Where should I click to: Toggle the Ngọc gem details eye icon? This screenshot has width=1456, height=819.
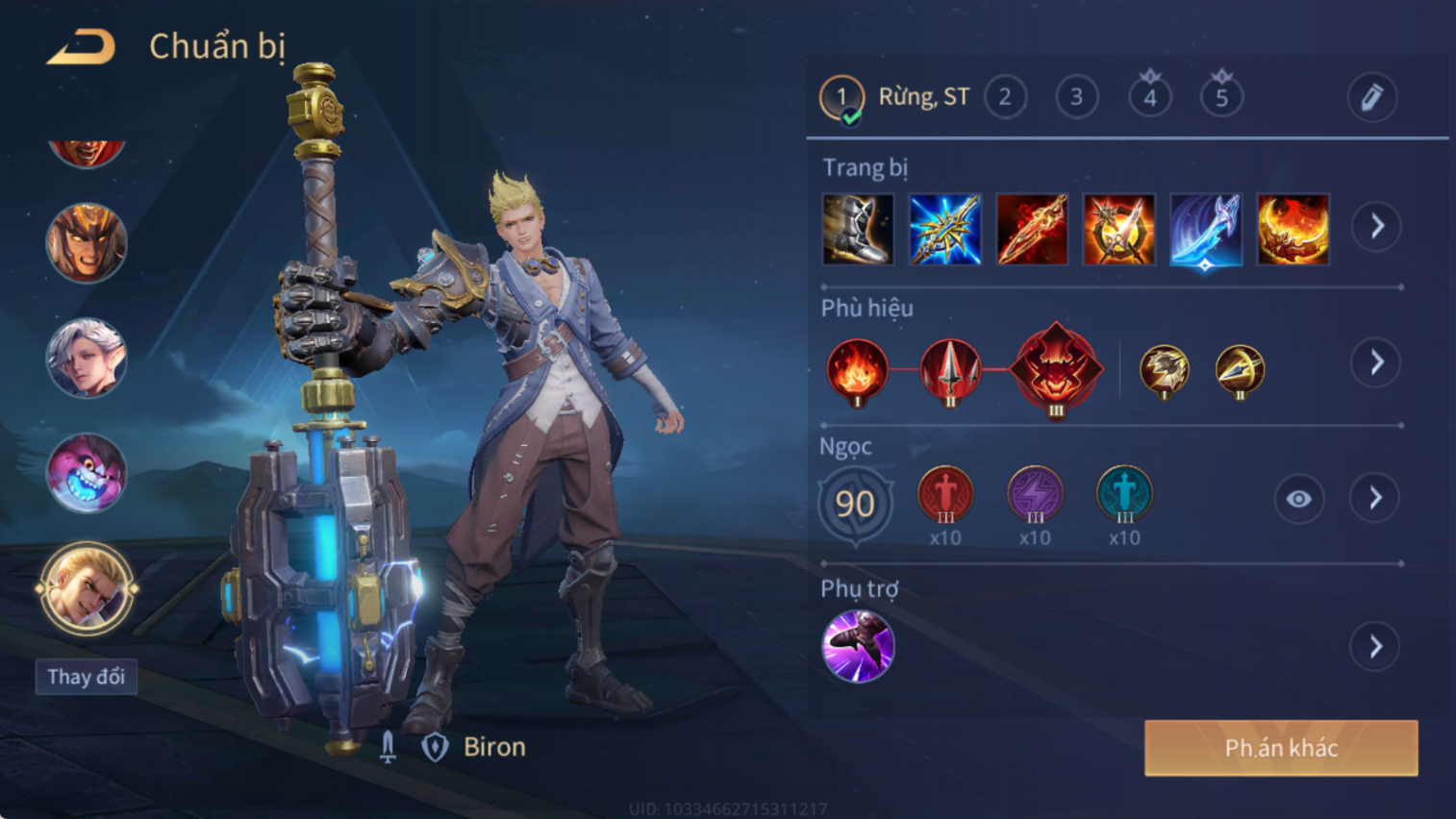pyautogui.click(x=1298, y=499)
